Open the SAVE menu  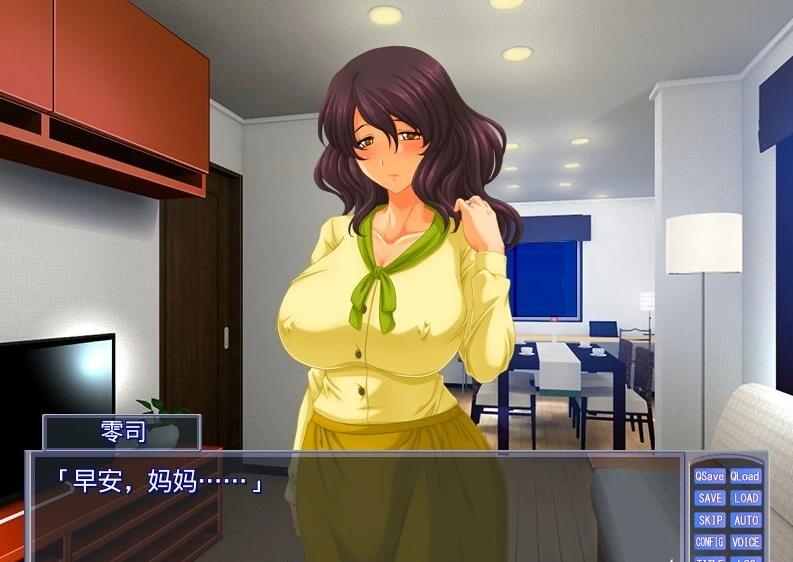tap(710, 498)
